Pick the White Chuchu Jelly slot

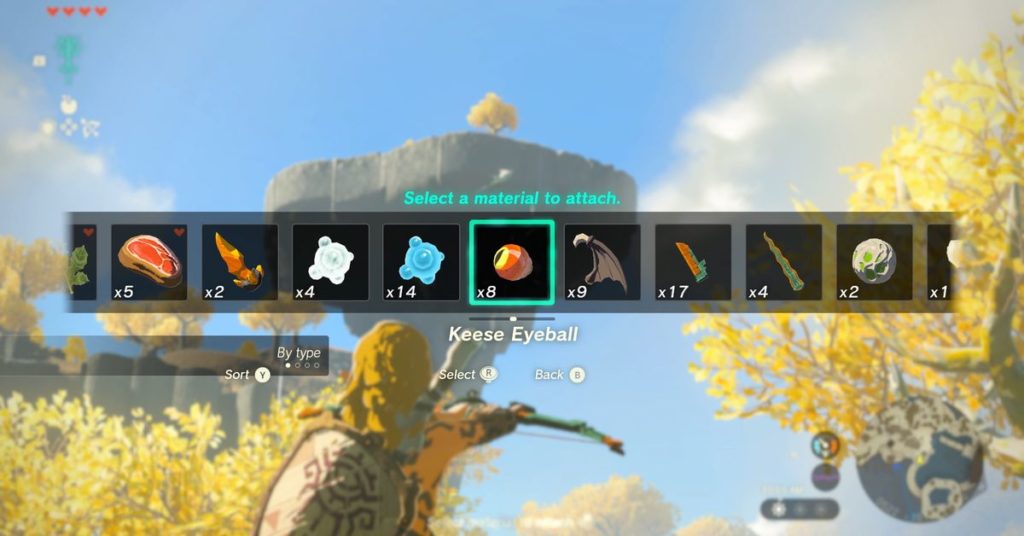point(330,262)
